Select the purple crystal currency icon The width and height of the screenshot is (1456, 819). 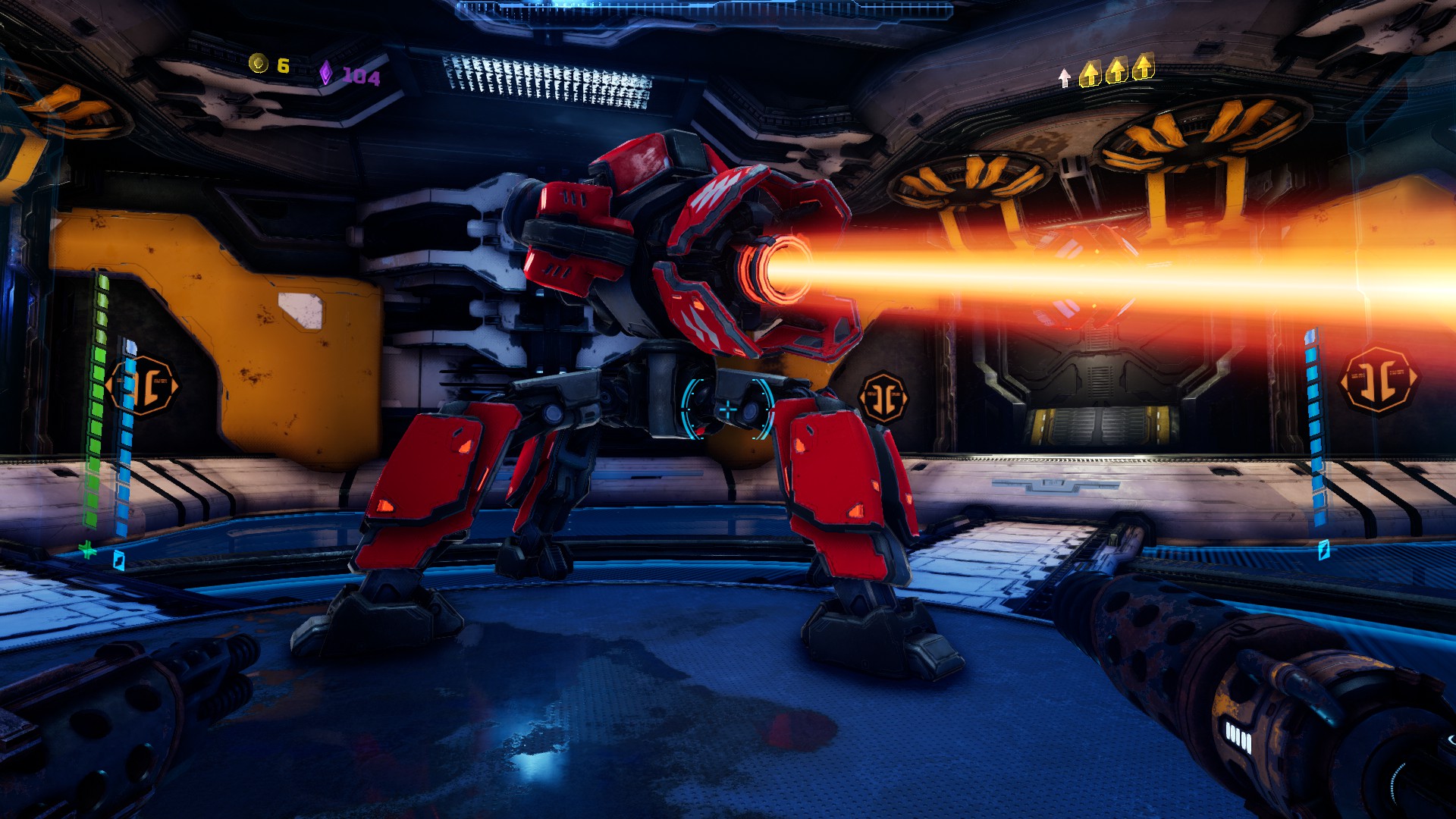pyautogui.click(x=325, y=73)
